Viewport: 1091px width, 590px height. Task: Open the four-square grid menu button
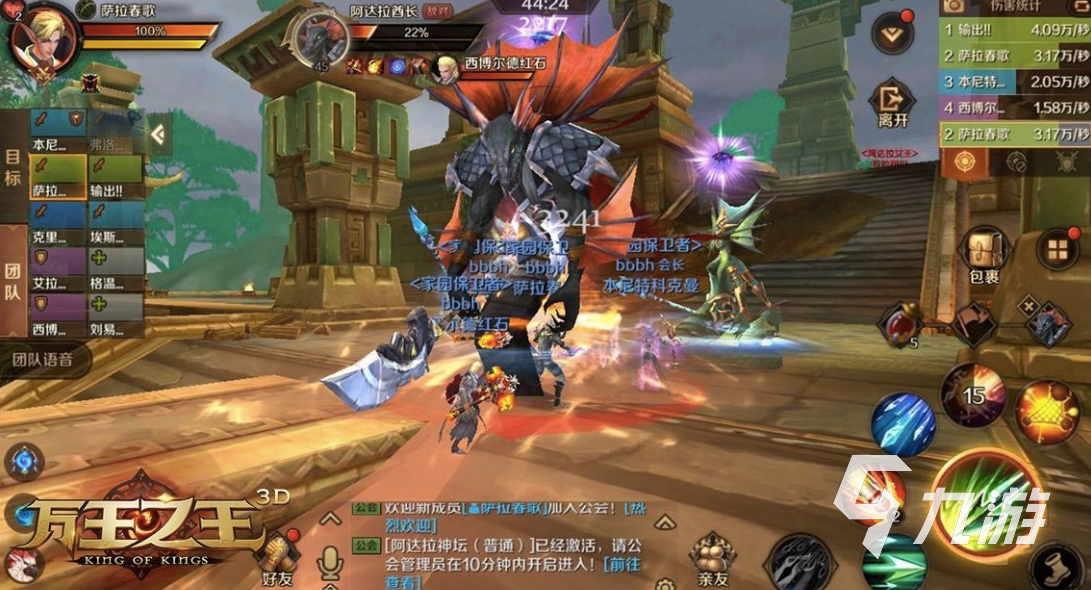[x=1056, y=249]
